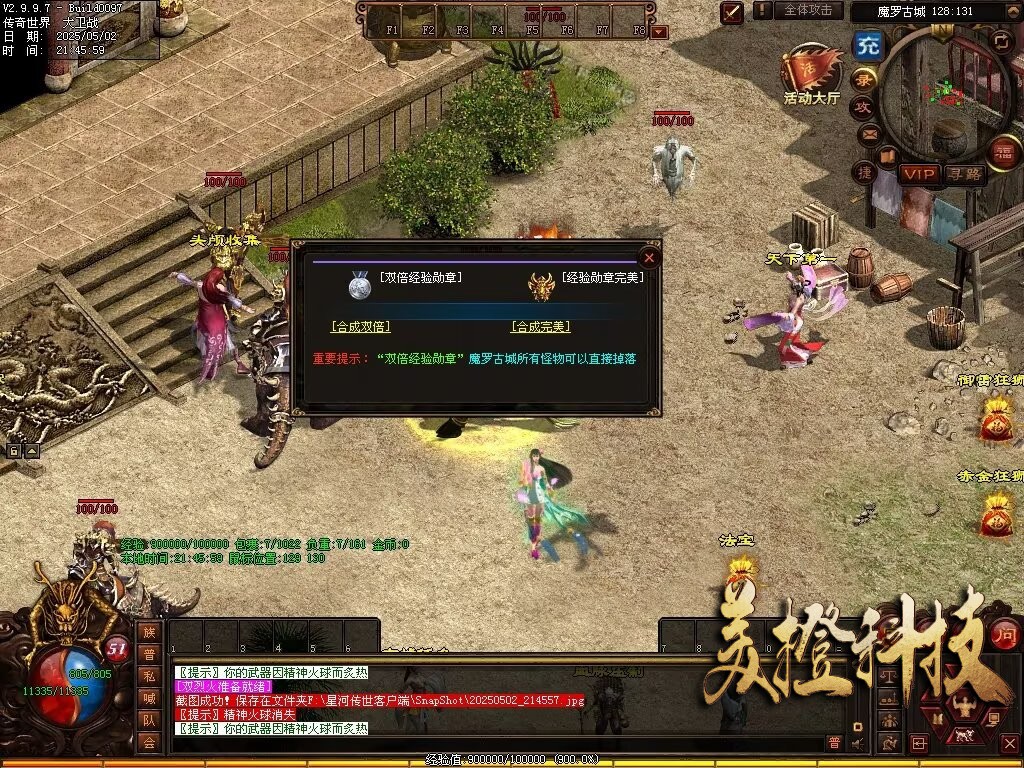This screenshot has height=768, width=1024.
Task: Open the red 问 help button
Action: pos(1004,632)
